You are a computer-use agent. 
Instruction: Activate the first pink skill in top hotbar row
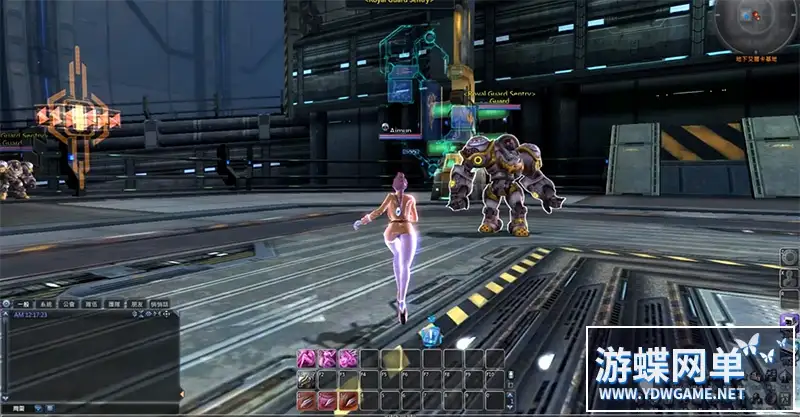pos(306,359)
